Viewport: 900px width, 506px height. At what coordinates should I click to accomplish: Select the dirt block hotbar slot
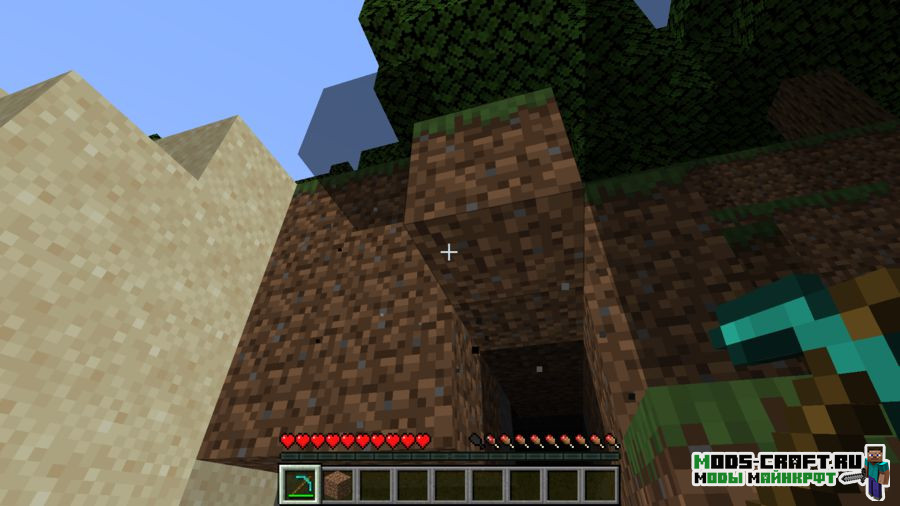pyautogui.click(x=337, y=484)
